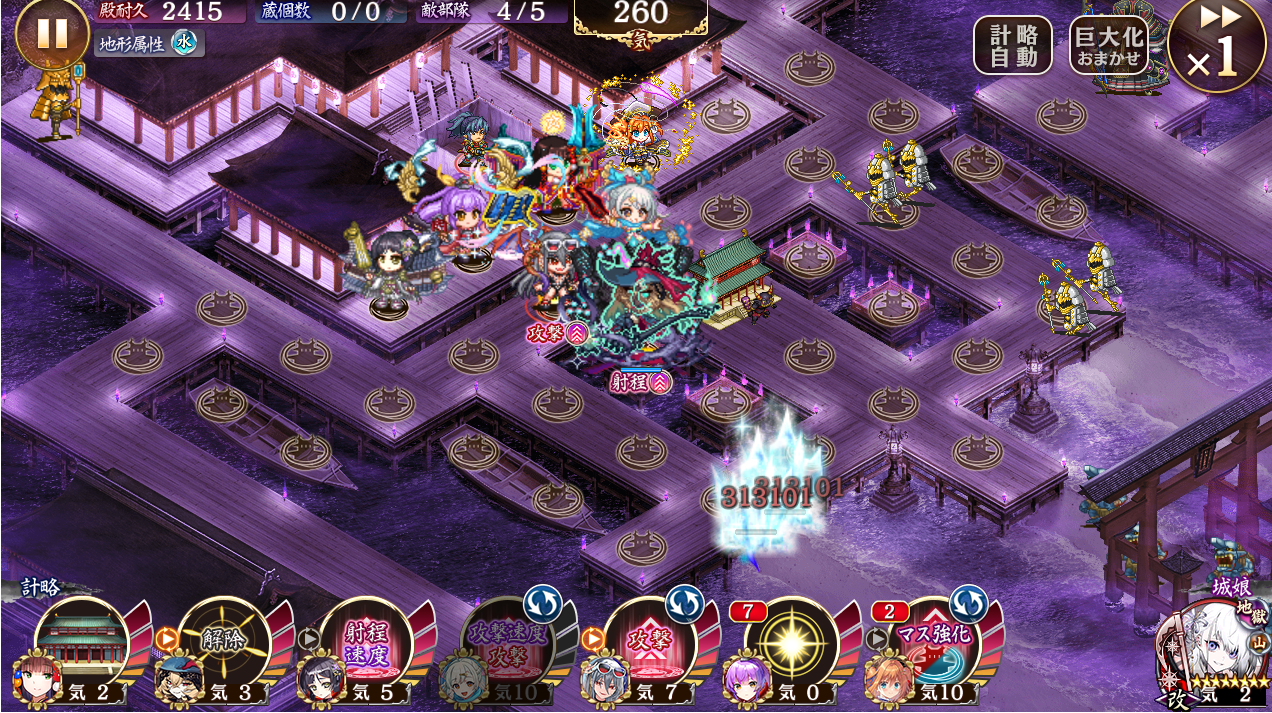The width and height of the screenshot is (1272, 713).
Task: Activate the 攻撃 stratagem costing 7 ki
Action: tap(651, 640)
